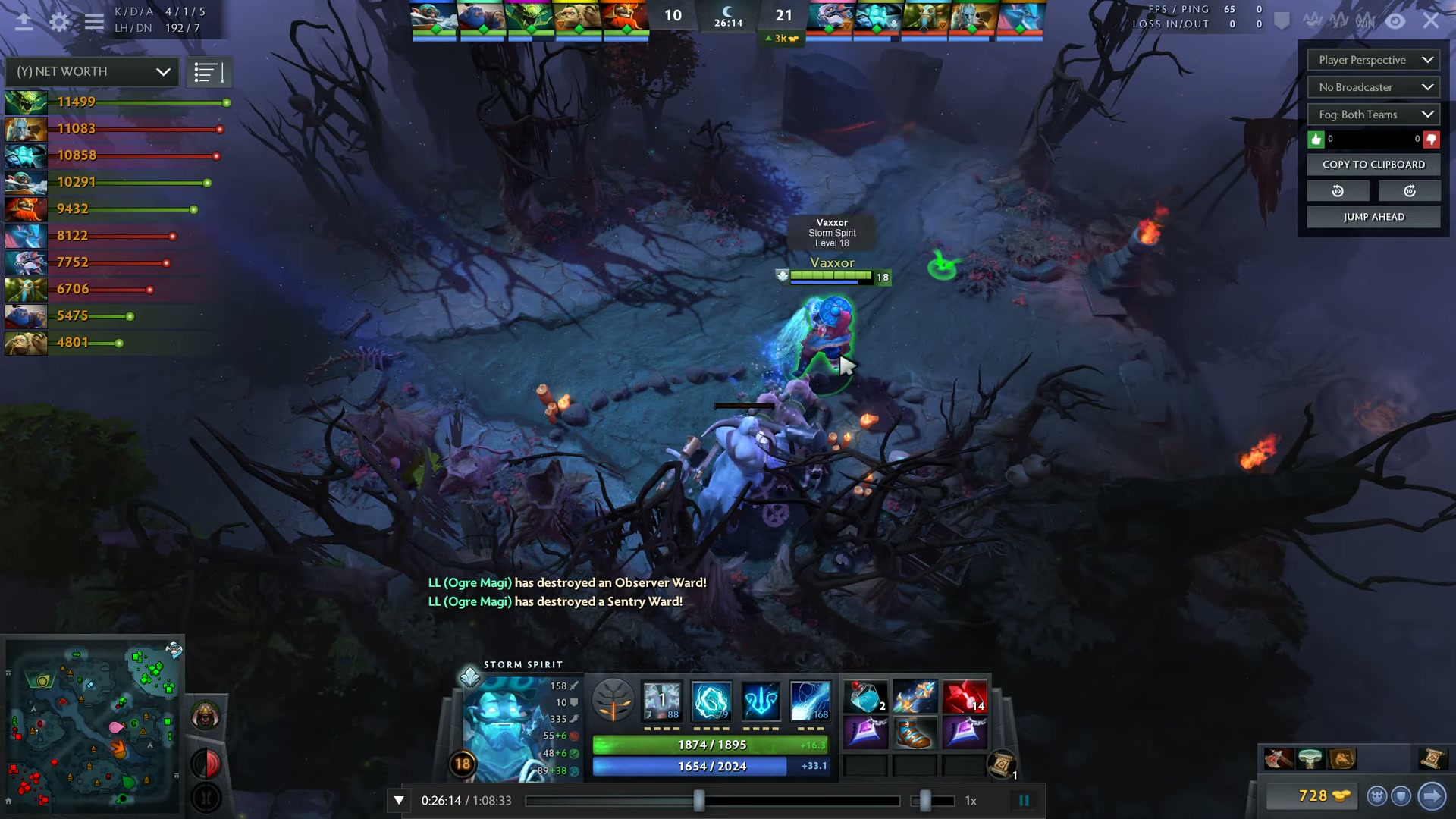Open the net worth breakdown list icon
Viewport: 1456px width, 819px height.
coord(209,71)
